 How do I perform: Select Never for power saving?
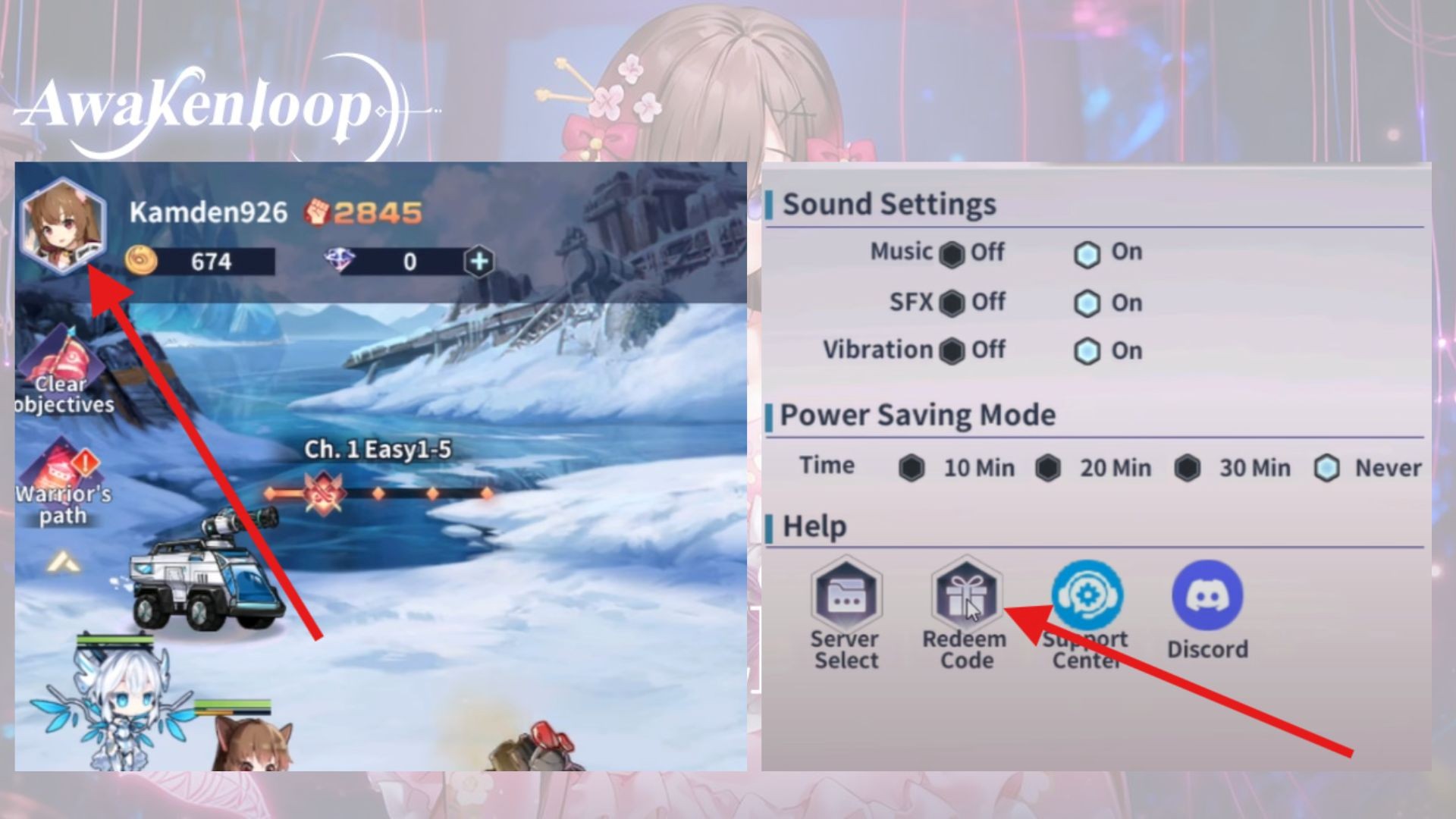(1327, 468)
